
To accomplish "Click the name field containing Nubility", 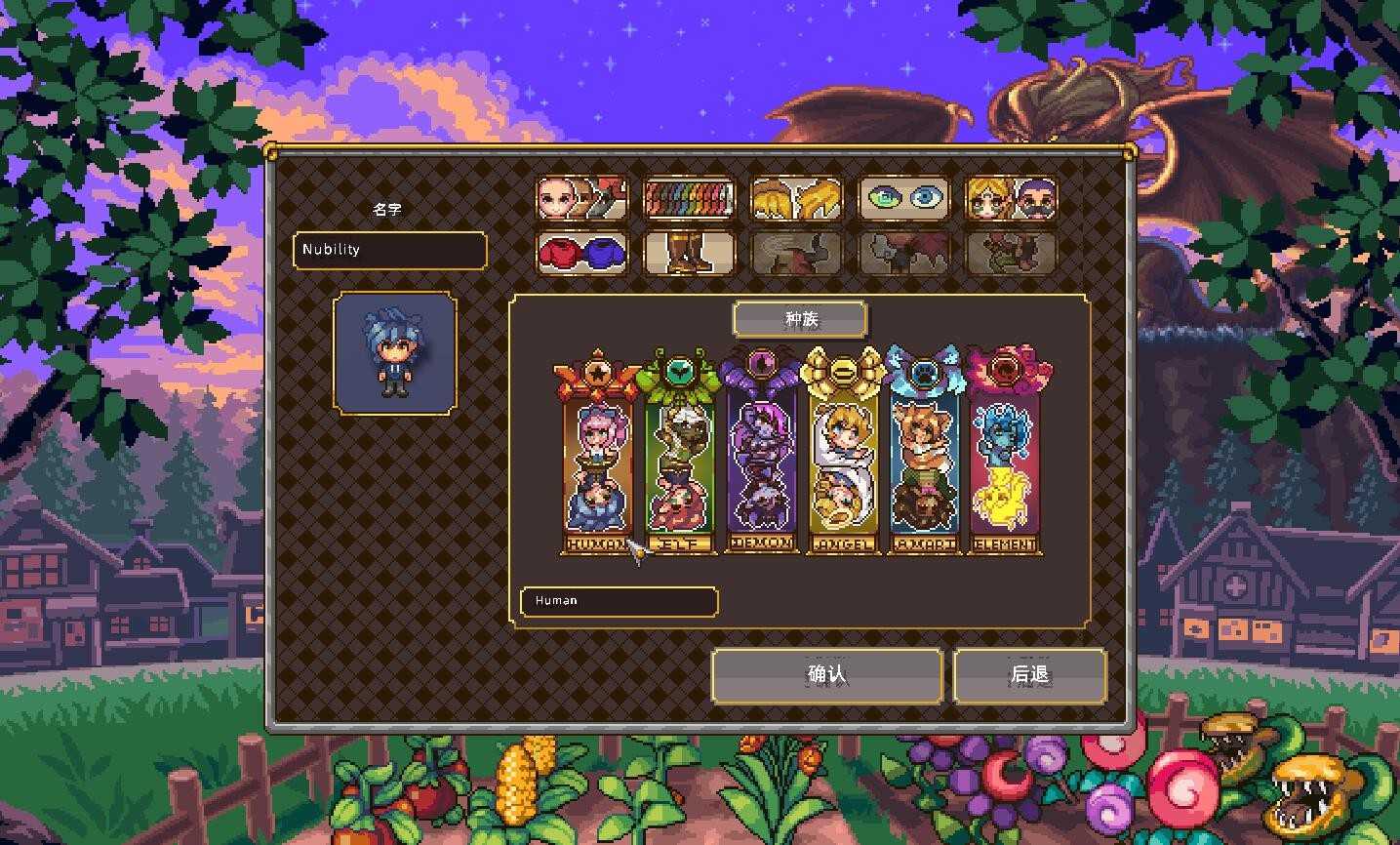I will tap(389, 250).
